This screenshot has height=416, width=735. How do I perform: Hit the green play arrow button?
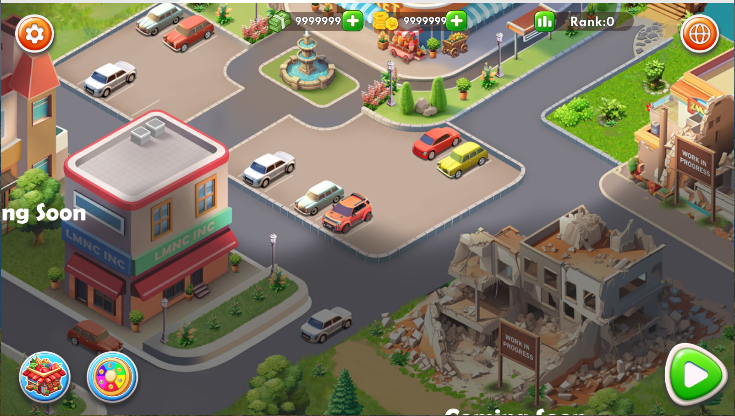(x=697, y=375)
